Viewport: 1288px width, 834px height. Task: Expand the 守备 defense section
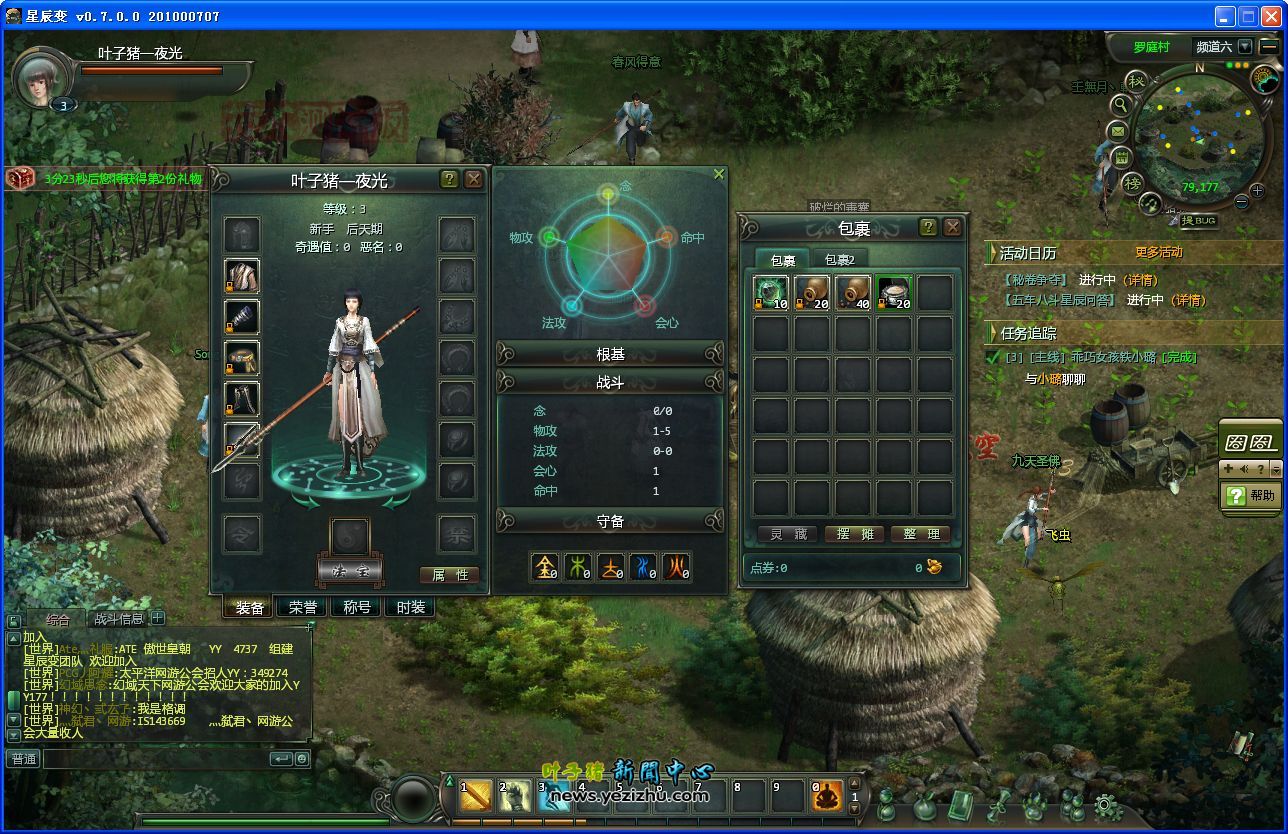(x=610, y=521)
